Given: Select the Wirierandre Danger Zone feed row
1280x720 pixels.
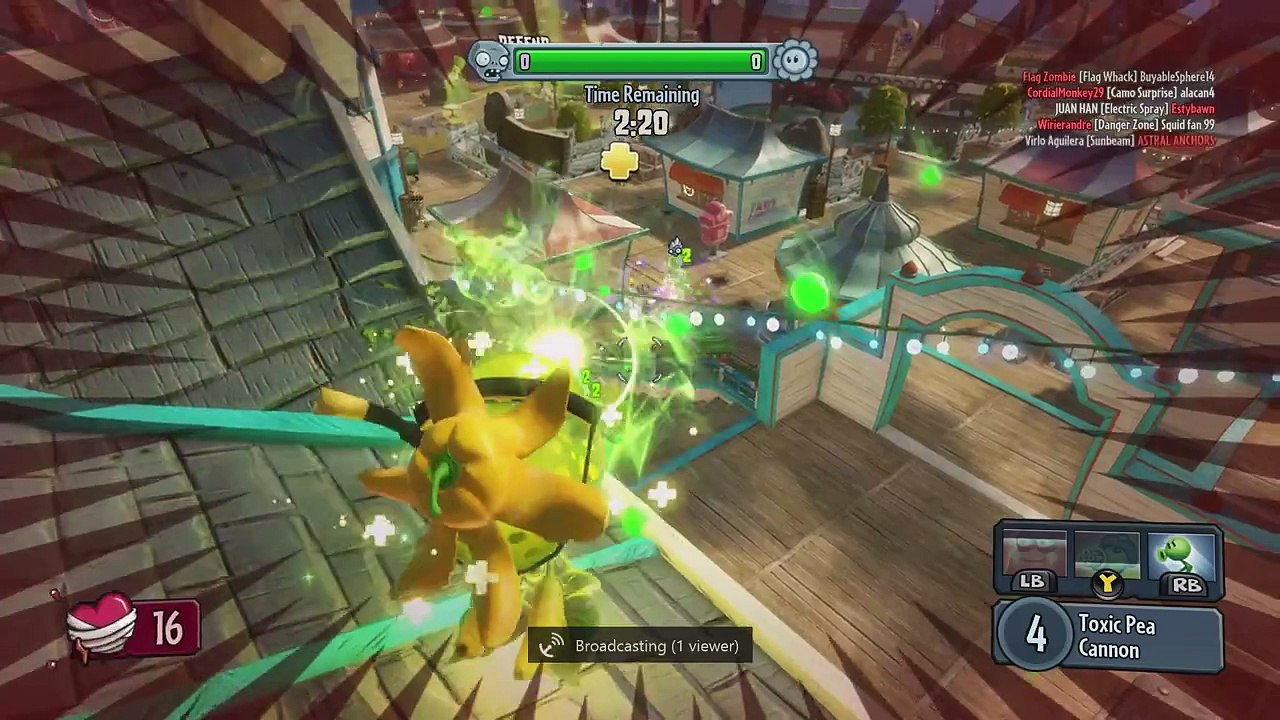Looking at the screenshot, I should tap(1125, 125).
